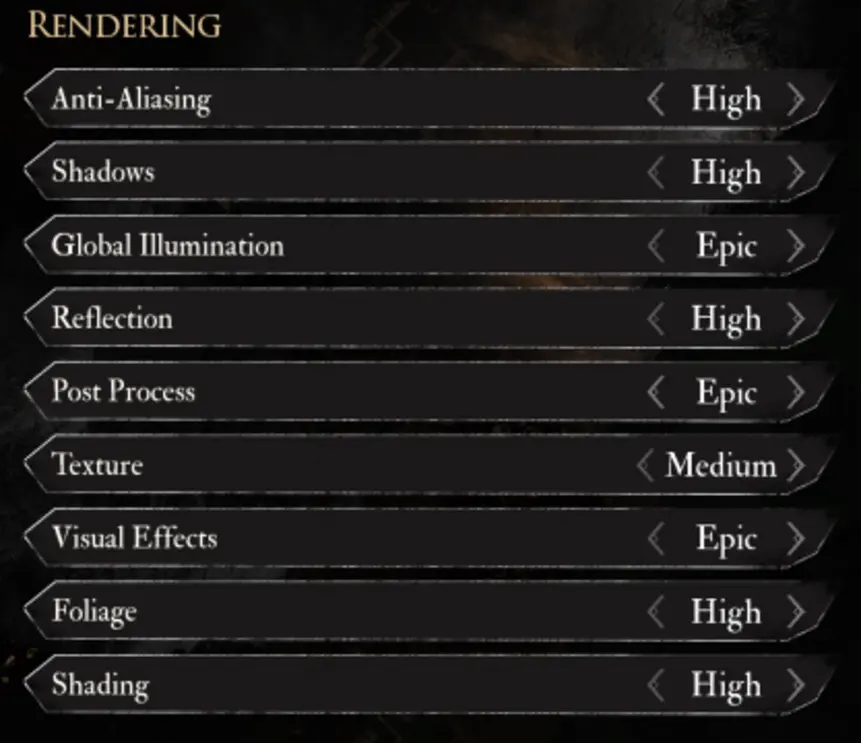Lower Anti-Aliasing with its left arrow

(x=656, y=100)
